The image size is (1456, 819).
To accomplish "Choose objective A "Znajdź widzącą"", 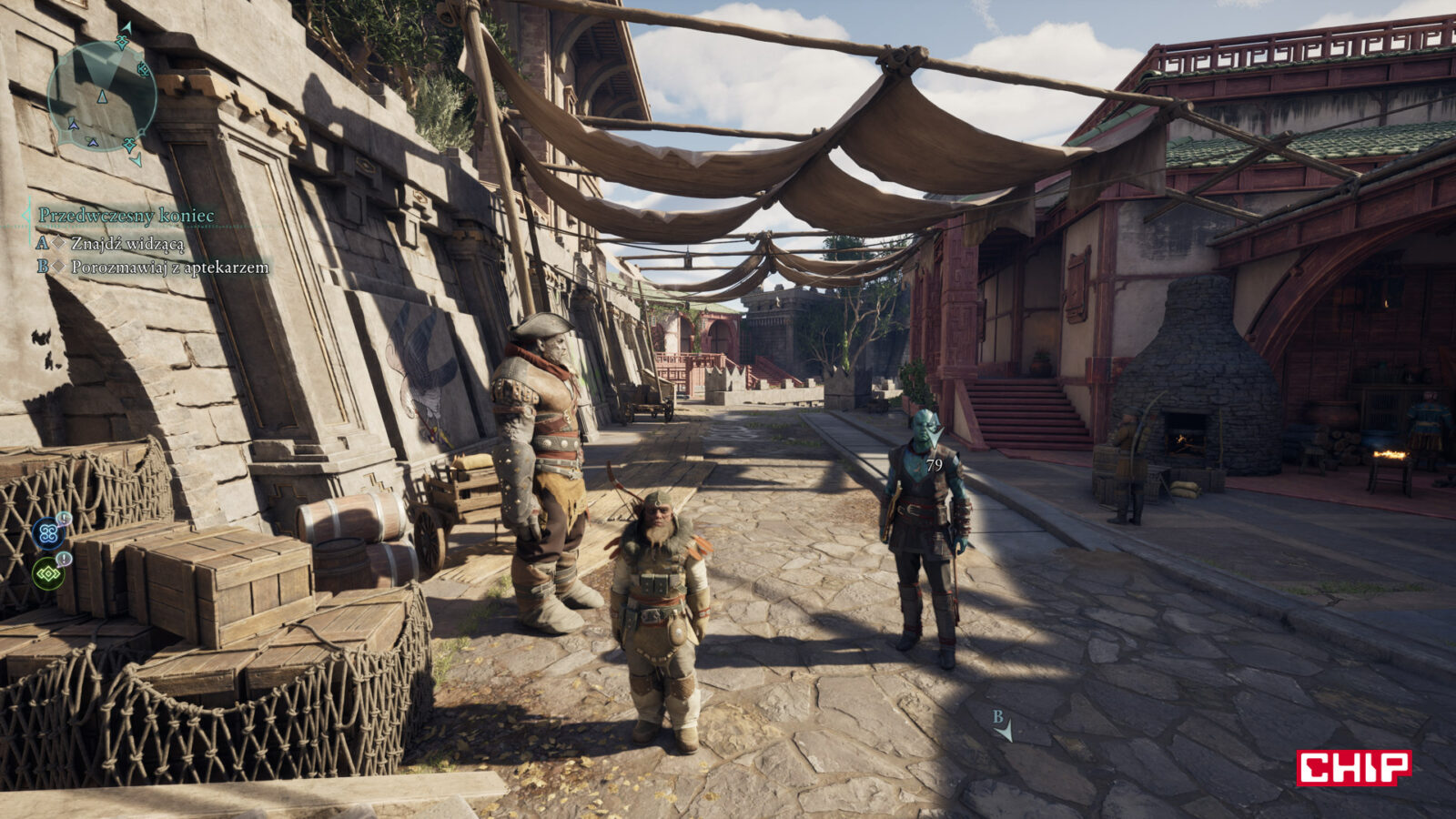I will click(126, 243).
